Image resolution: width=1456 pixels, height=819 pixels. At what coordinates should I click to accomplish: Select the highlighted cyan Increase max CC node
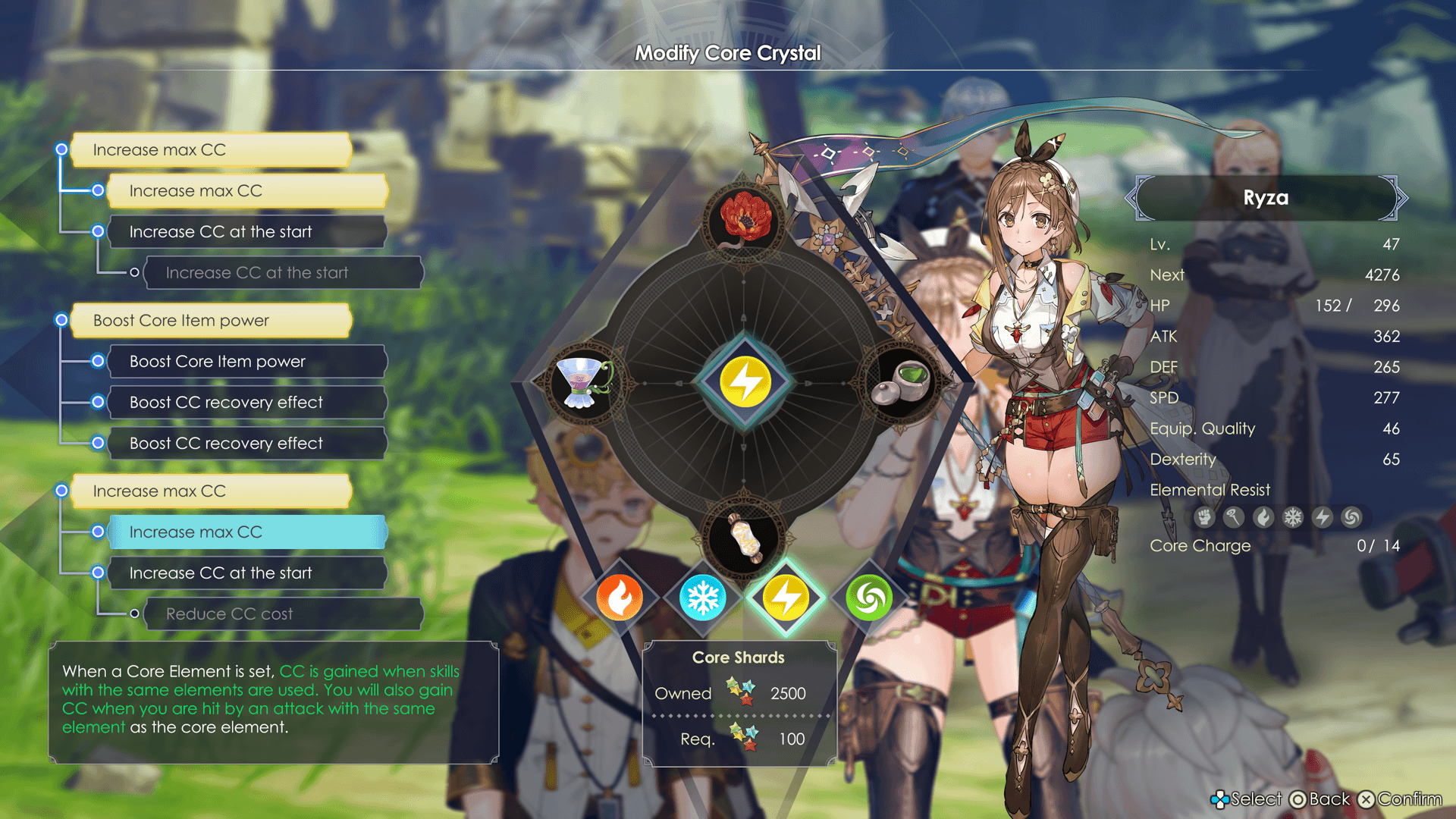247,532
